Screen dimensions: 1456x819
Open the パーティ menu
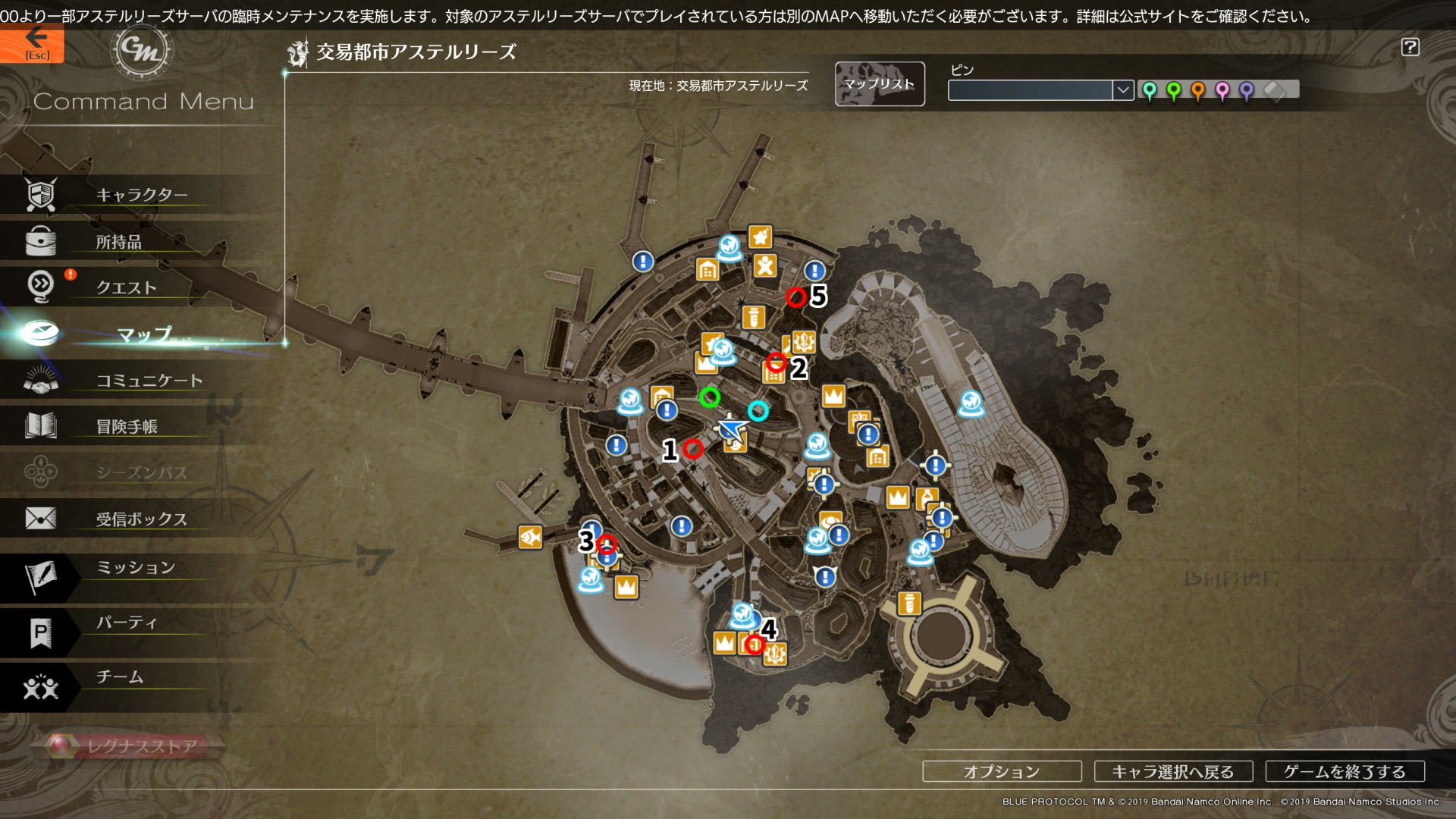tap(127, 623)
